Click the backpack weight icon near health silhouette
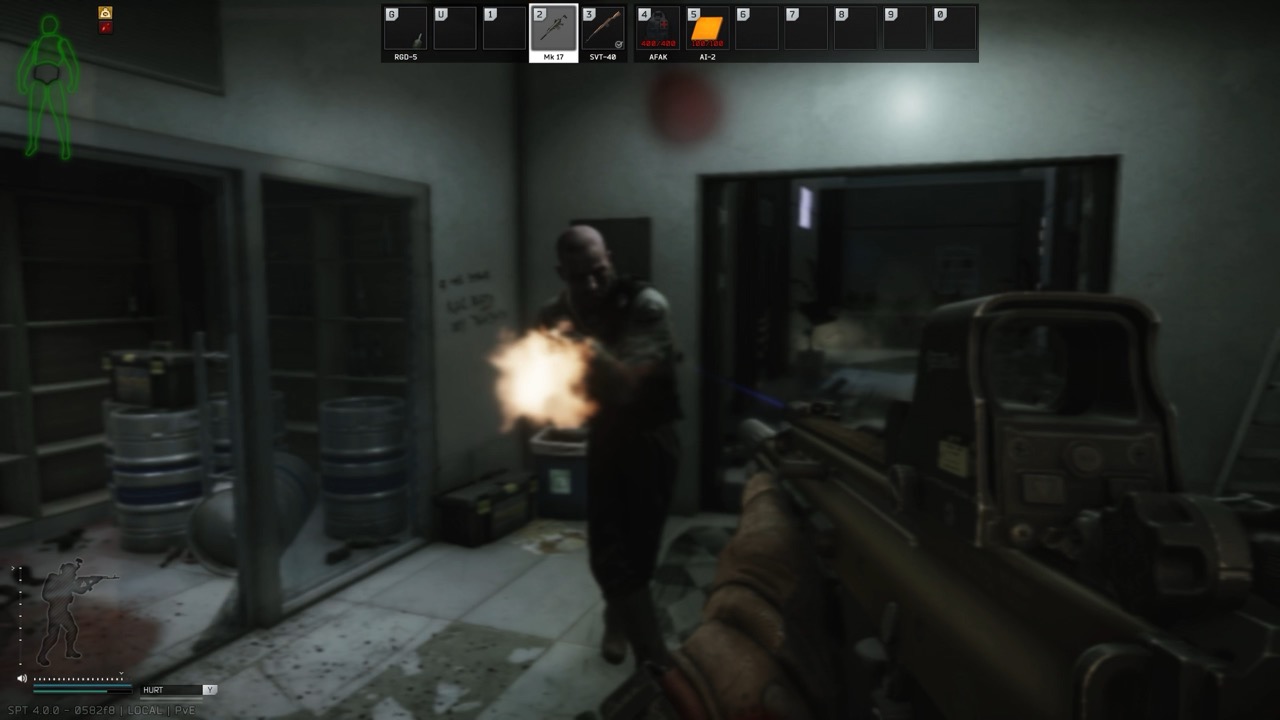Viewport: 1280px width, 720px height. click(104, 12)
